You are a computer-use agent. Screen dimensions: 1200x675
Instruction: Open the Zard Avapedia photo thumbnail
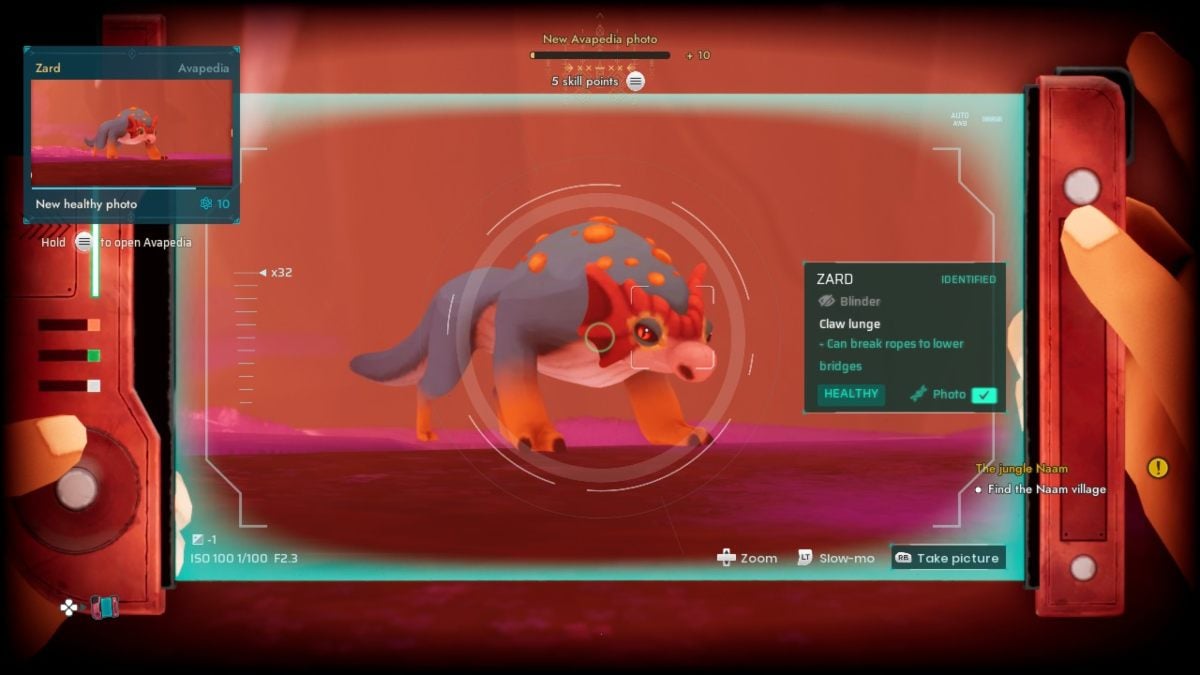coord(131,133)
